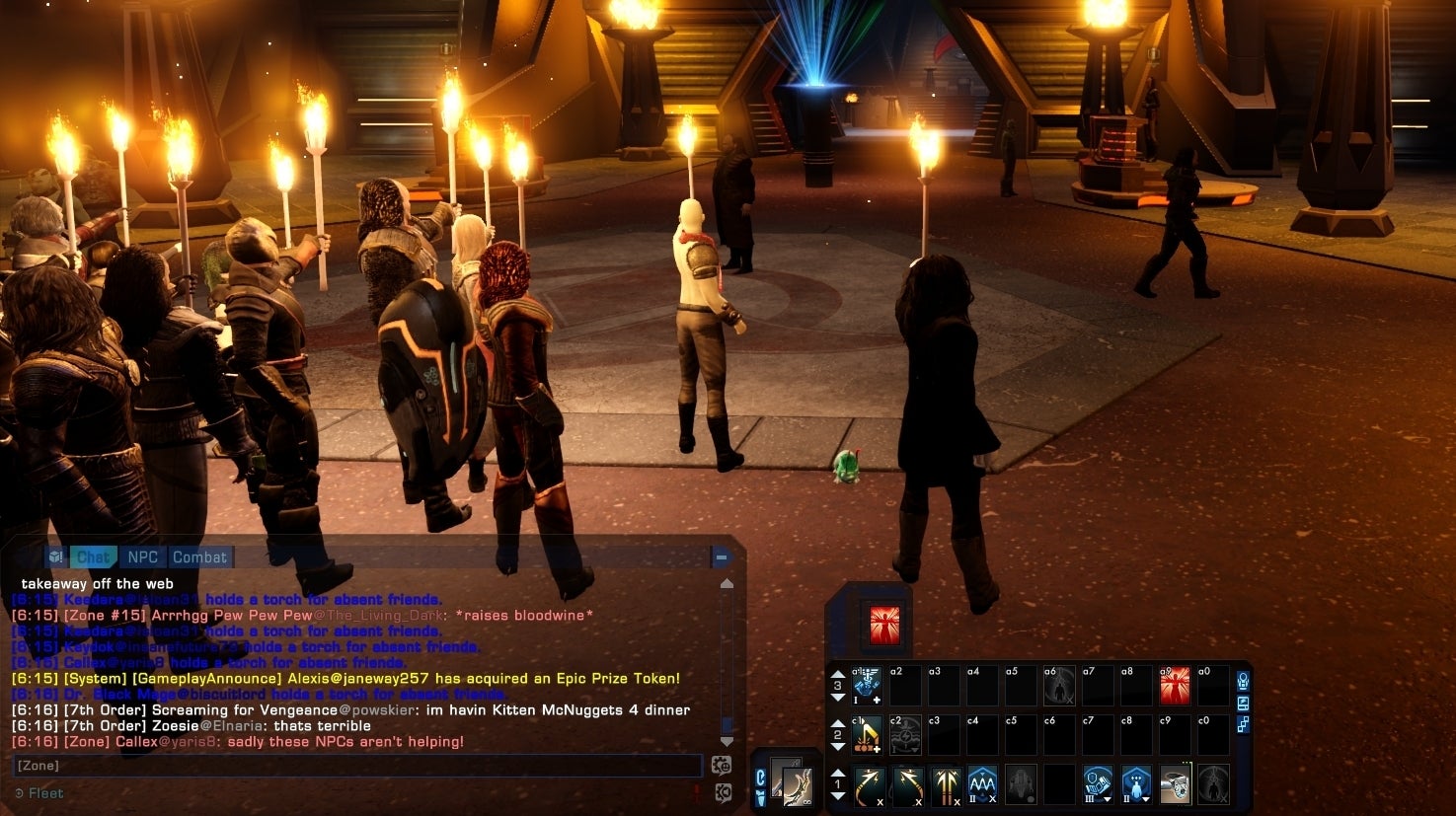Image resolution: width=1456 pixels, height=816 pixels.
Task: Fire the triple upward arrows ability
Action: coord(945,785)
